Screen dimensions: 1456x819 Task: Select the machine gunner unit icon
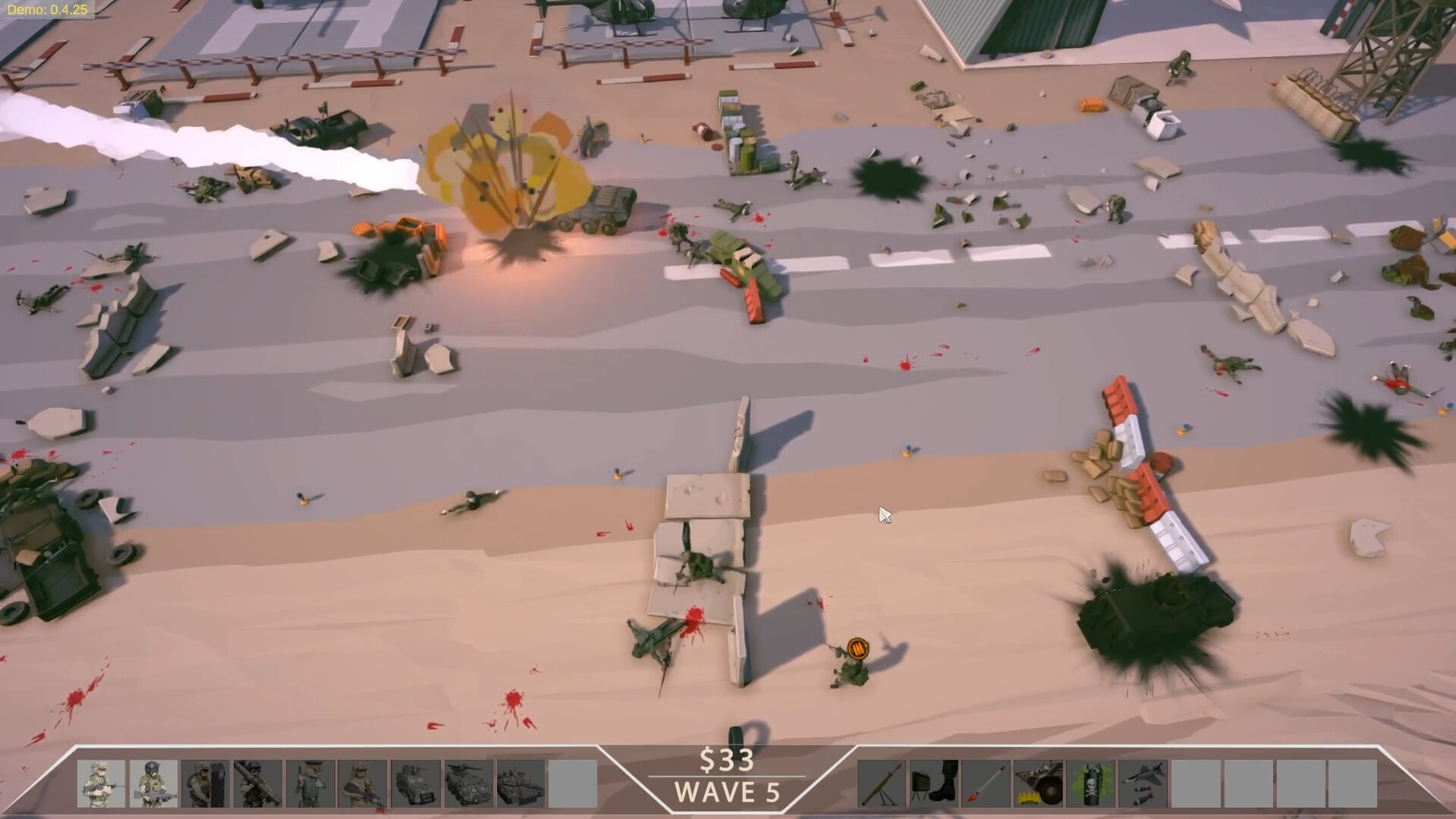coord(153,784)
